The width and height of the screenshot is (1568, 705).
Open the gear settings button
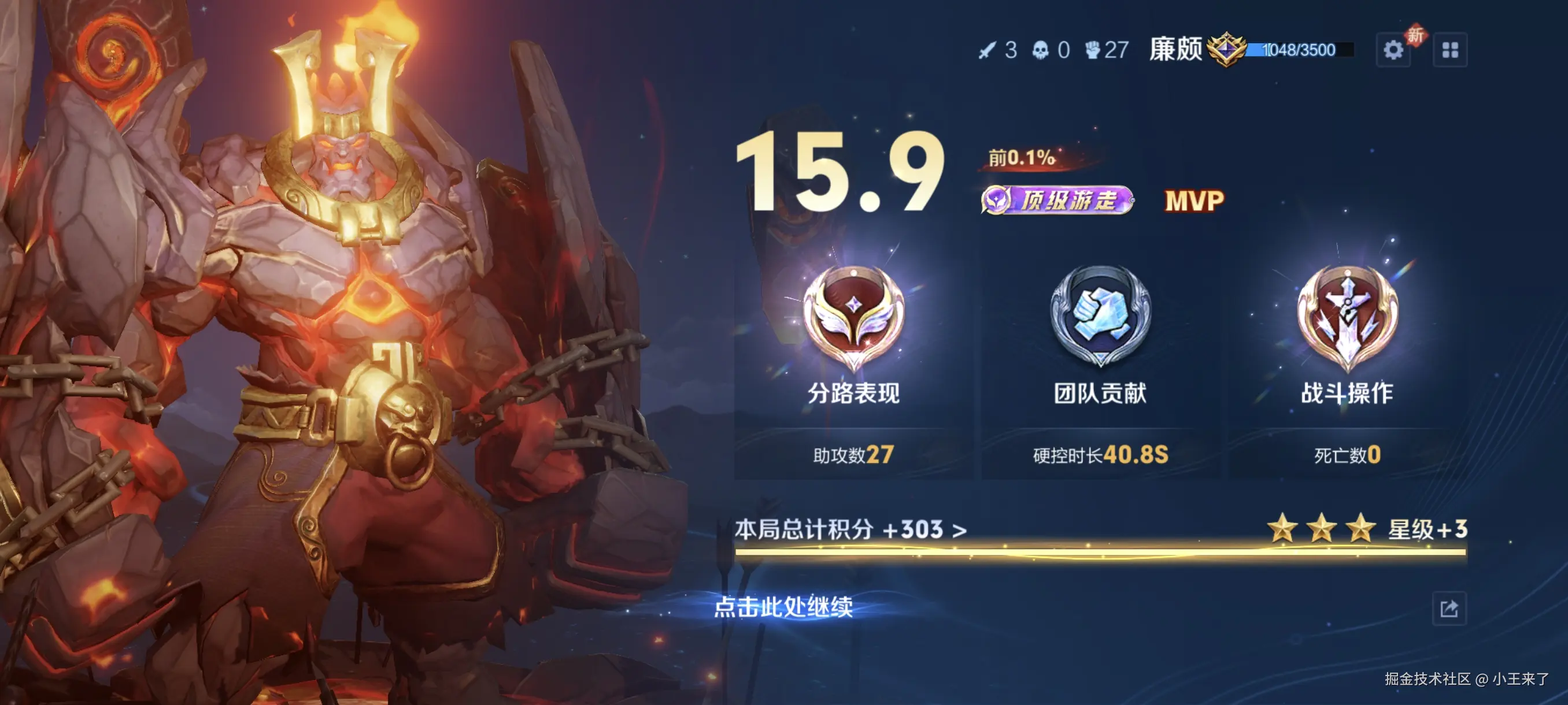click(x=1393, y=50)
